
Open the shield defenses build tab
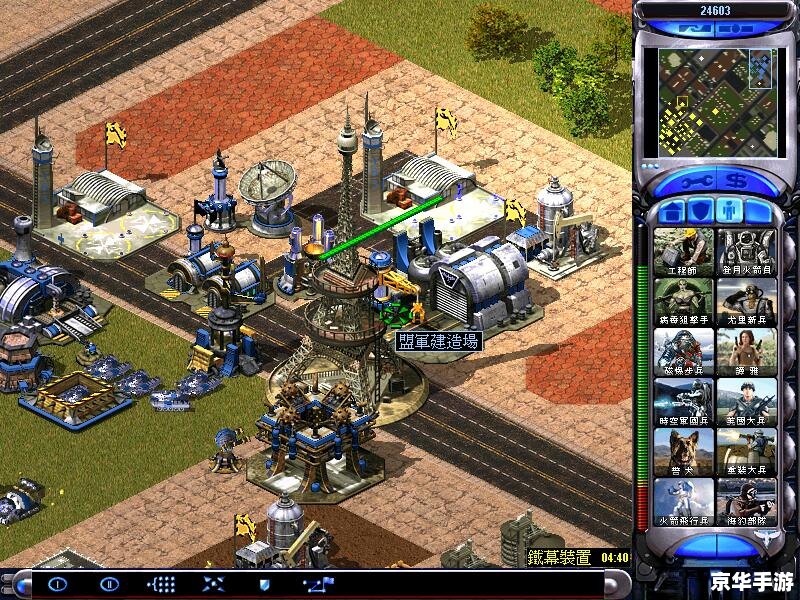point(700,211)
